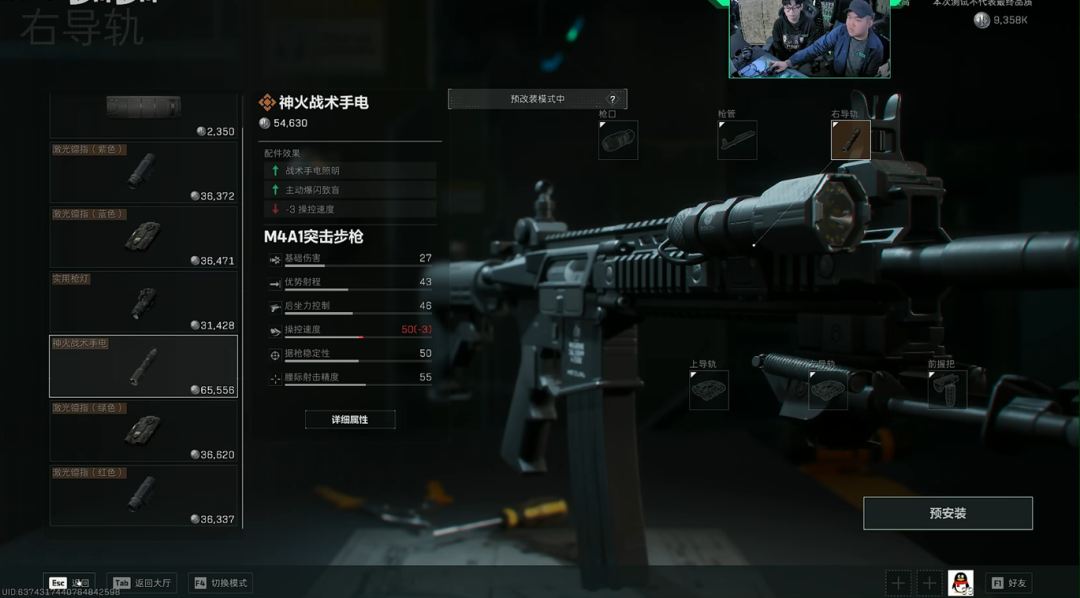
Task: Select the purple laser pointer (激光镭指 紫色) attachment
Action: [143, 172]
